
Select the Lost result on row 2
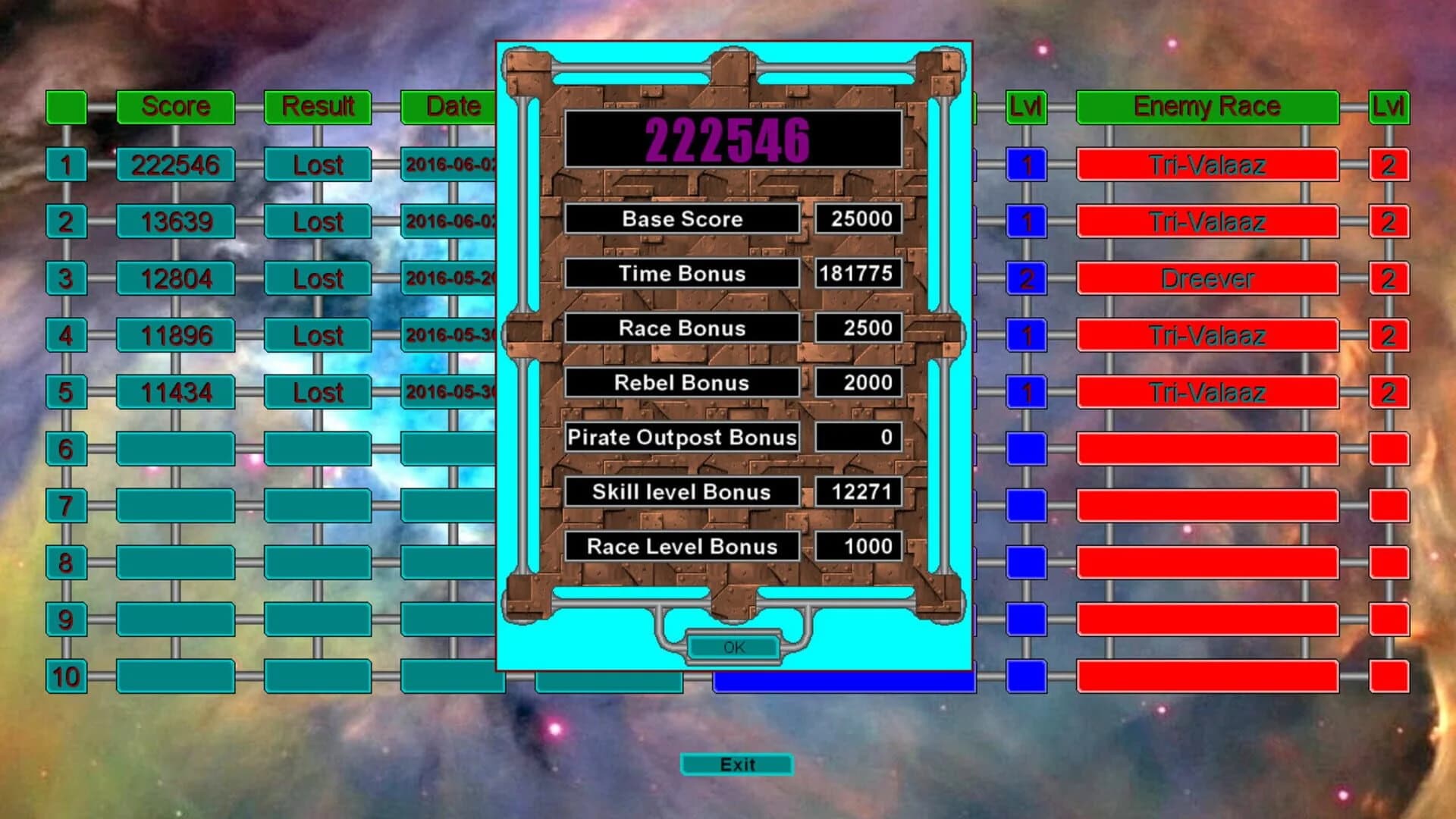point(316,222)
